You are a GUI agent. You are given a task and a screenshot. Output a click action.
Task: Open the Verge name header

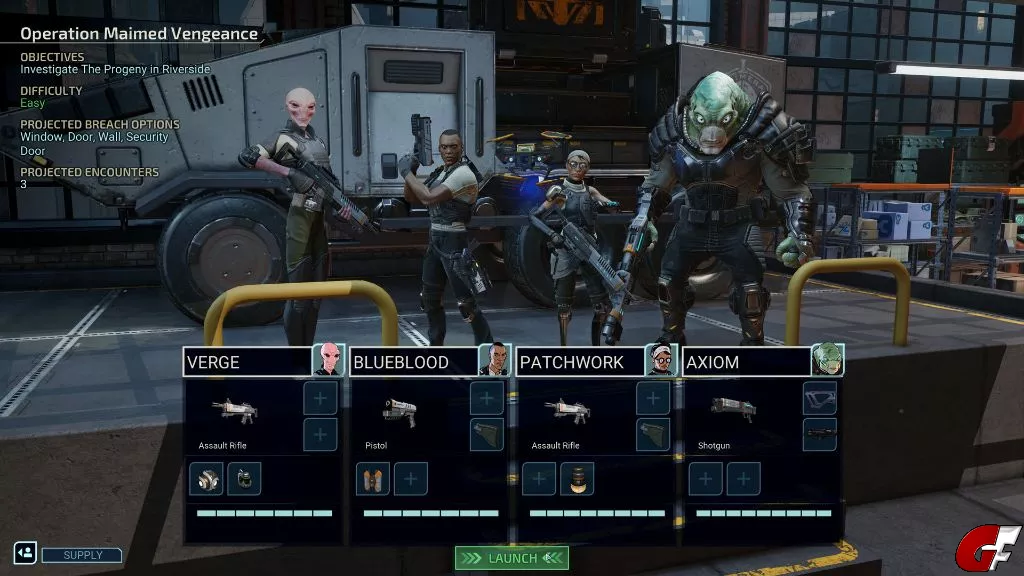[x=247, y=362]
